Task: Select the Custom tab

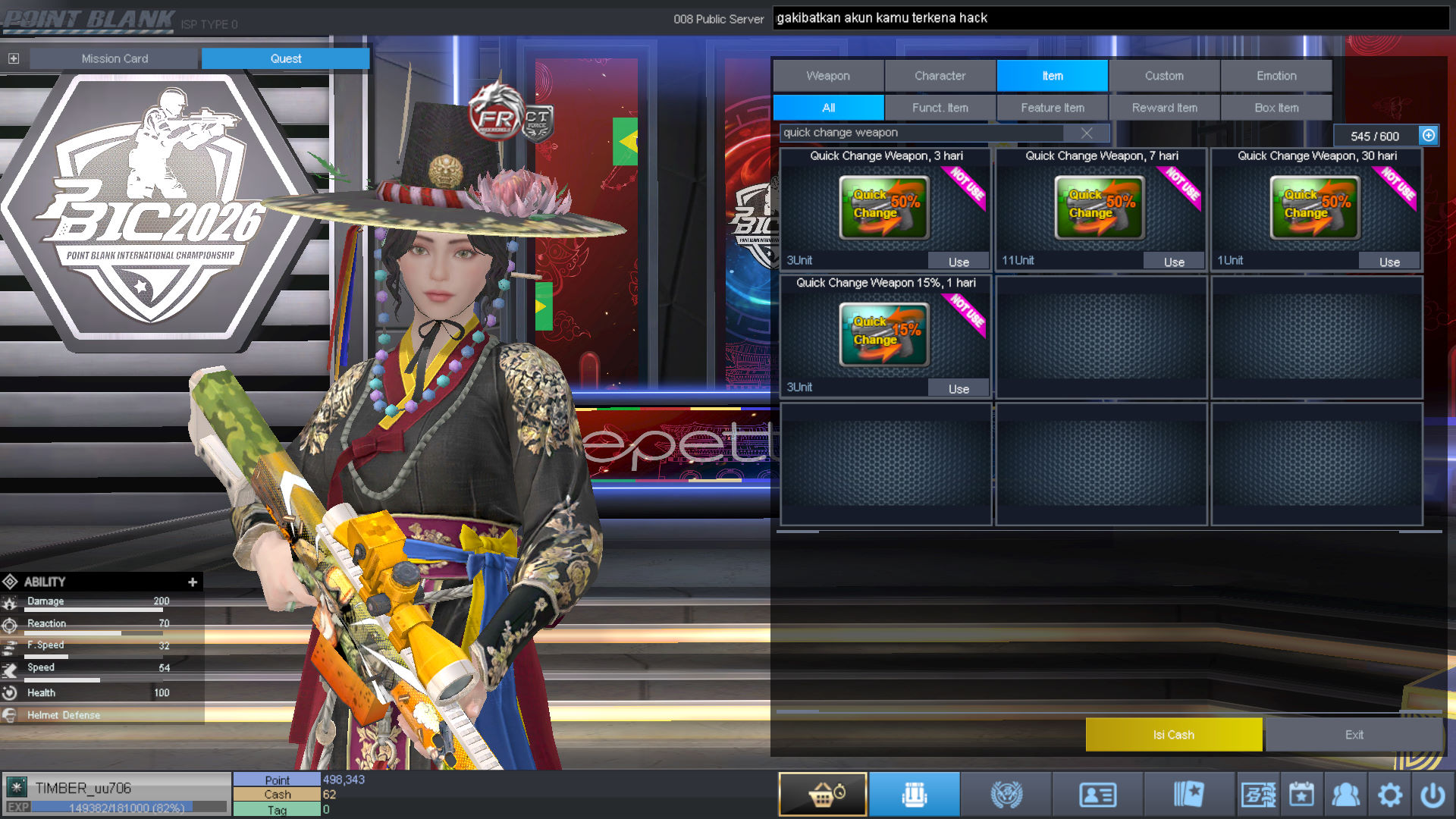Action: click(x=1164, y=76)
